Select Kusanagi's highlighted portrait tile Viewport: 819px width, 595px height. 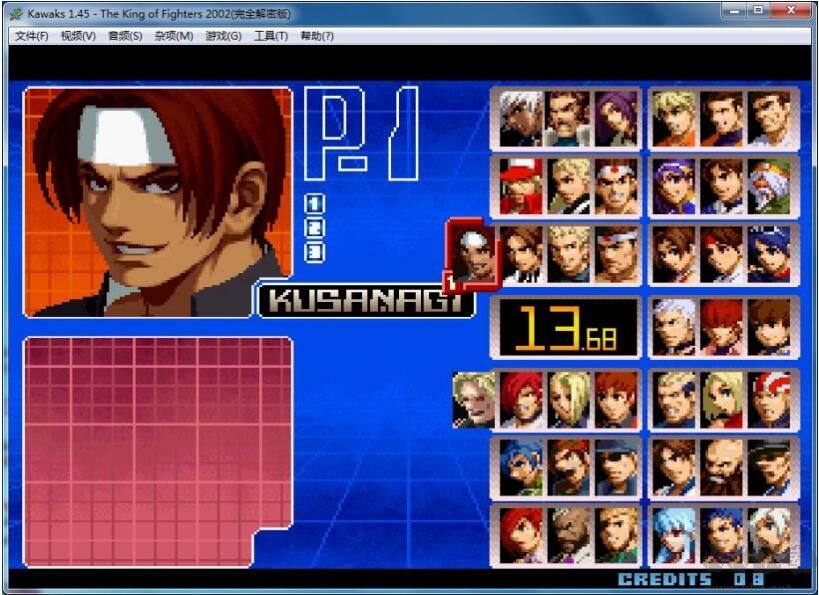(470, 252)
